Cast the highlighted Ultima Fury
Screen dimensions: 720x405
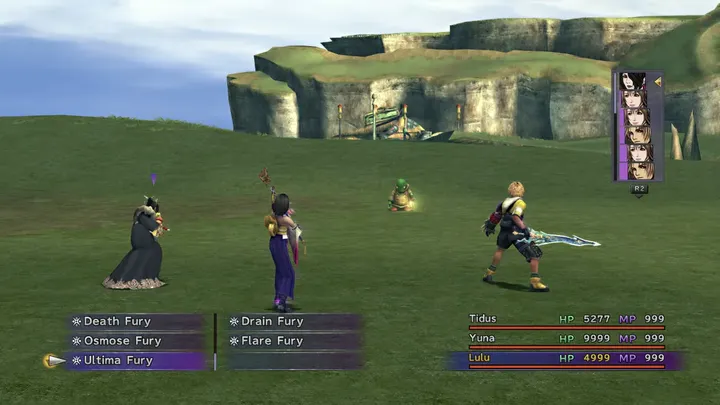[x=118, y=360]
